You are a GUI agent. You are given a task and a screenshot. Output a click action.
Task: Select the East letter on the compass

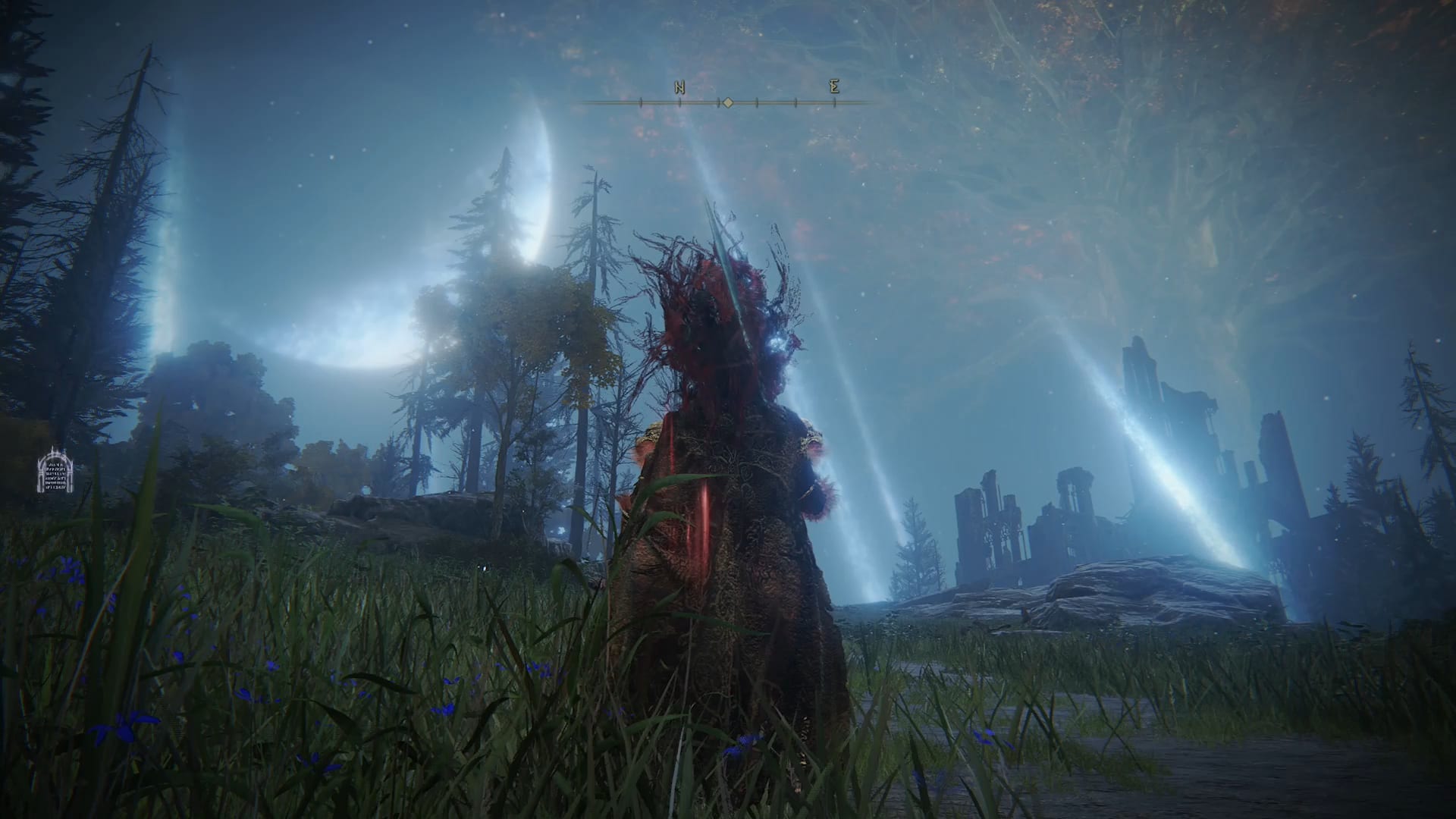click(834, 86)
